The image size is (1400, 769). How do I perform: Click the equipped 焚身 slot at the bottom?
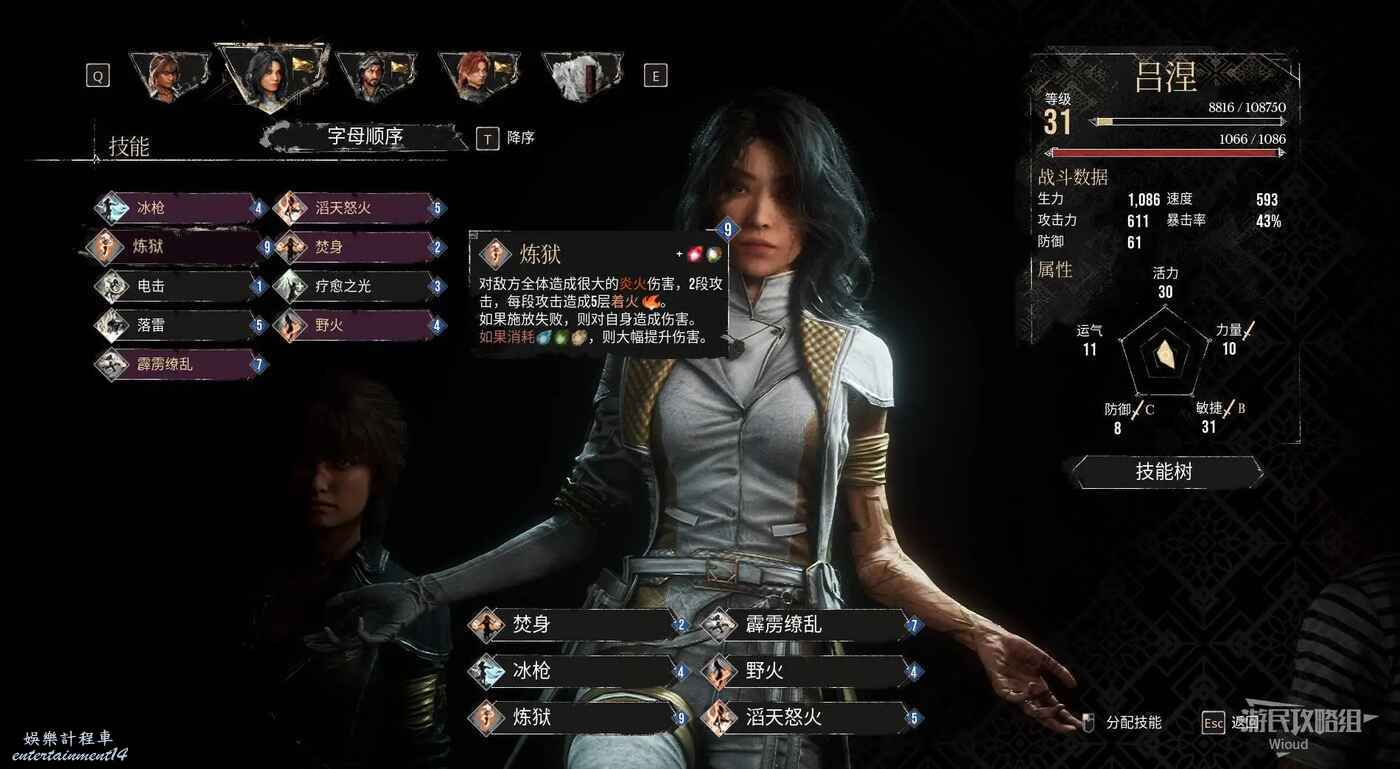575,625
